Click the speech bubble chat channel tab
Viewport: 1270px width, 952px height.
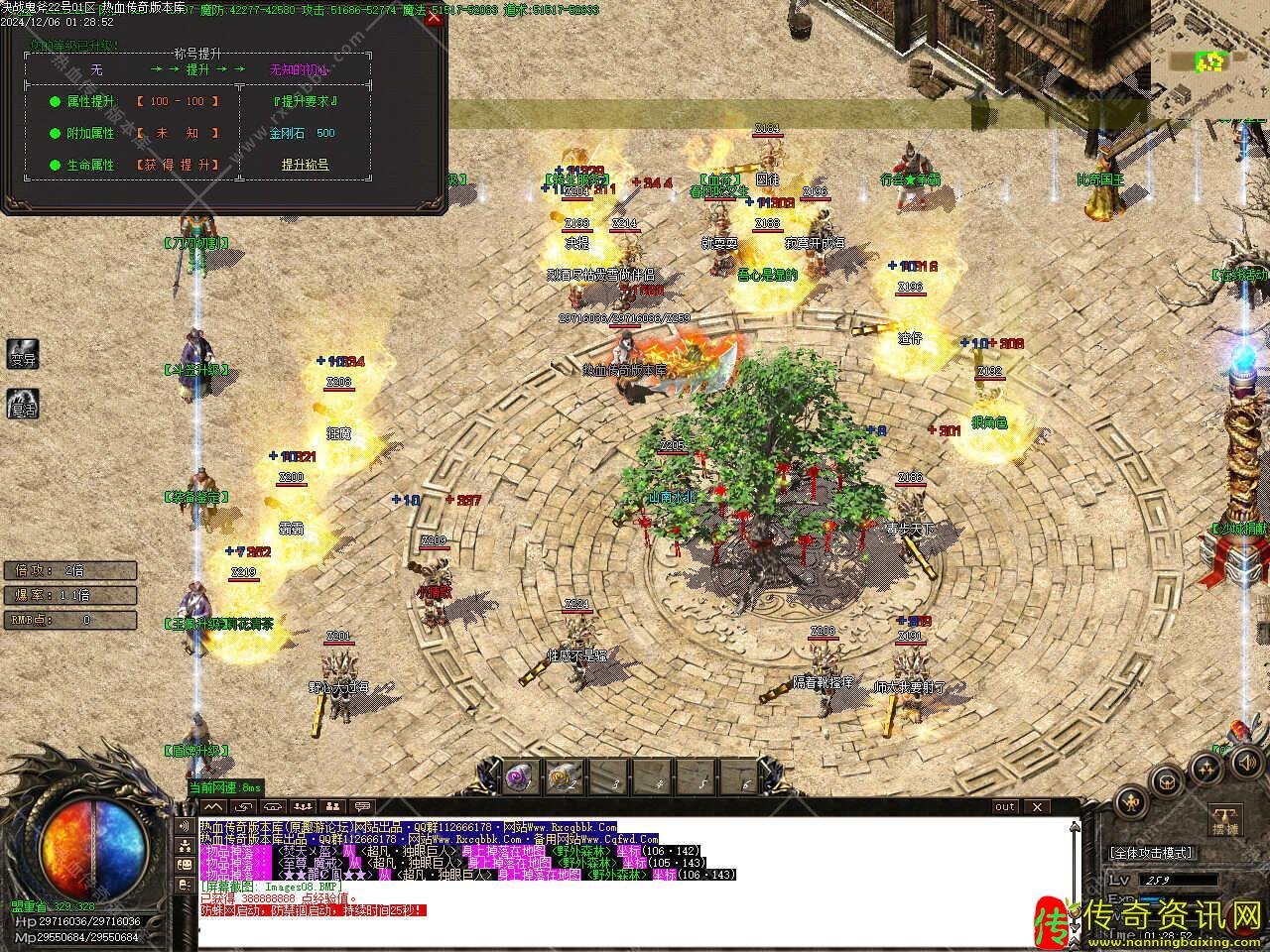coord(360,807)
